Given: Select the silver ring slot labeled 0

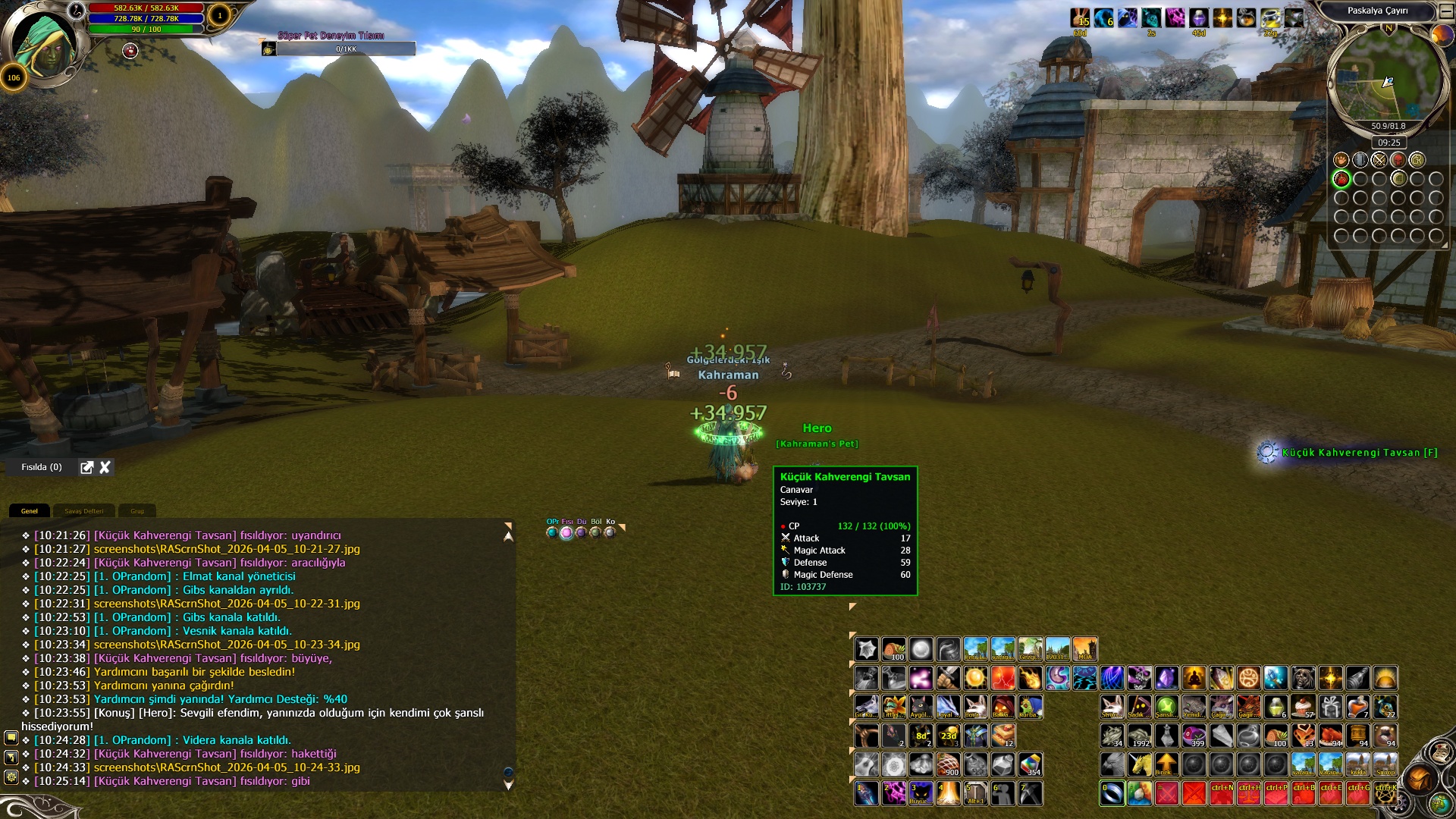Looking at the screenshot, I should [x=1112, y=793].
